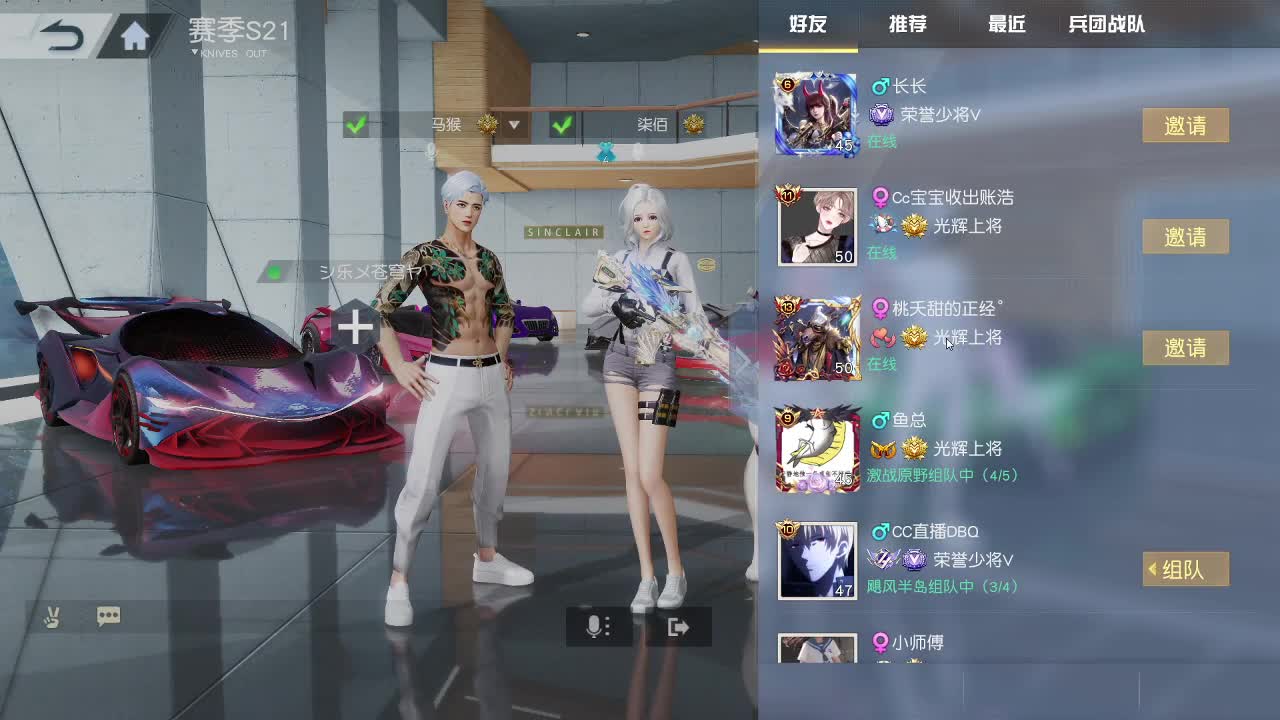Expand the dropdown arrow next to 马猴
1280x720 pixels.
click(x=515, y=126)
